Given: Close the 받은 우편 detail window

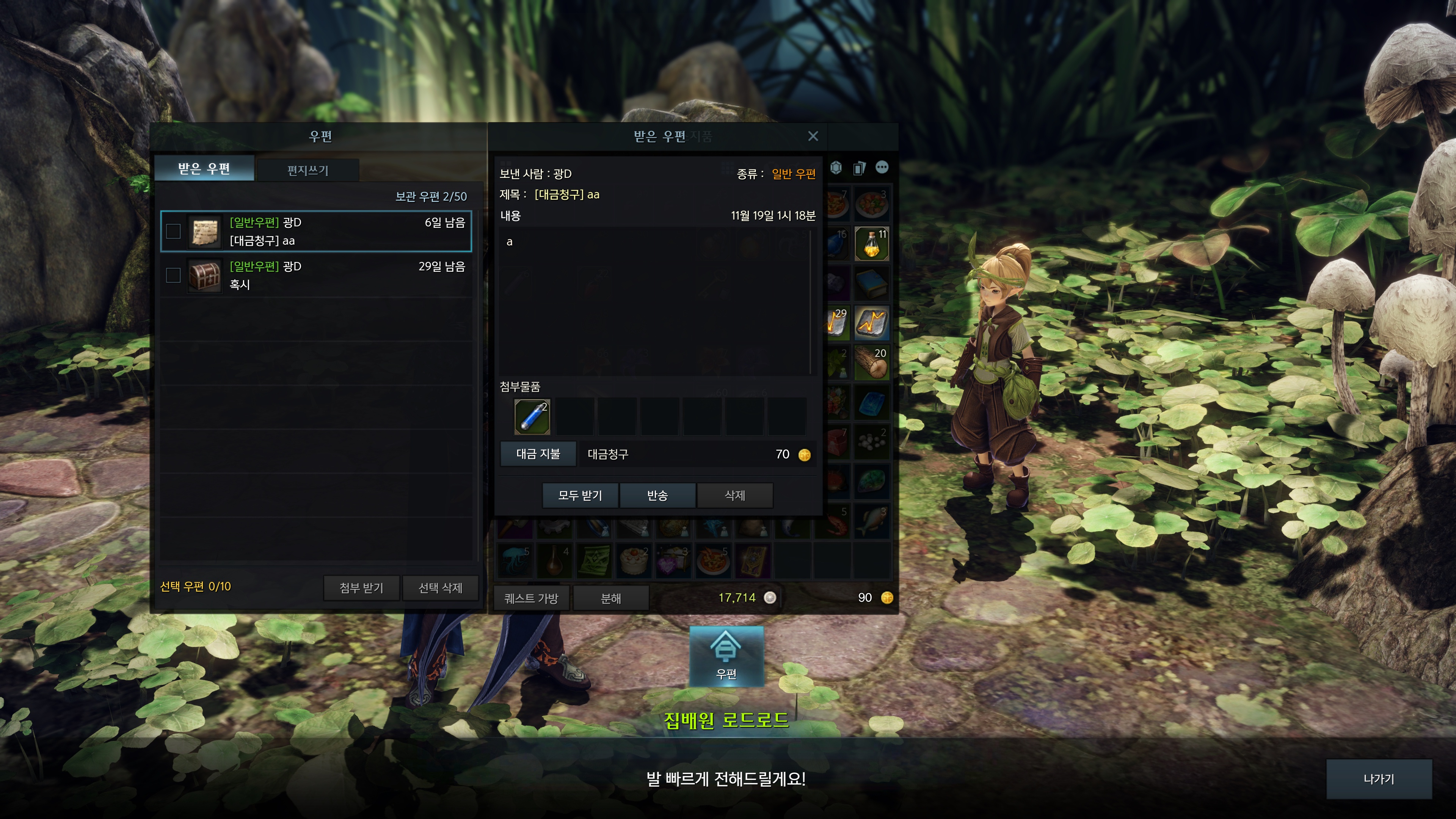Looking at the screenshot, I should [813, 136].
